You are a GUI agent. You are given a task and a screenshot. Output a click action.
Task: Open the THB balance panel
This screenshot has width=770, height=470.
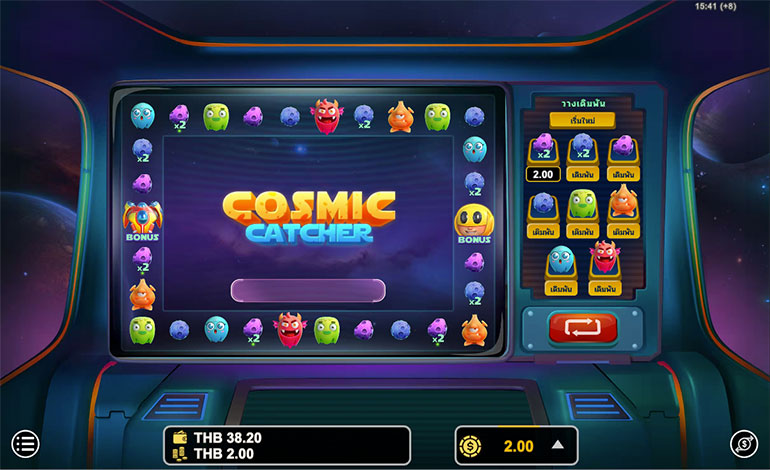[286, 446]
